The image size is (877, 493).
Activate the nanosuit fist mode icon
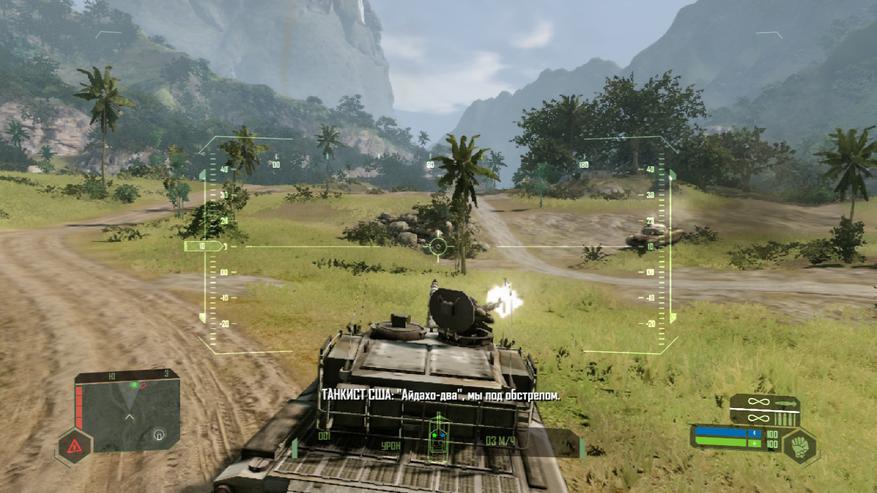(x=799, y=445)
